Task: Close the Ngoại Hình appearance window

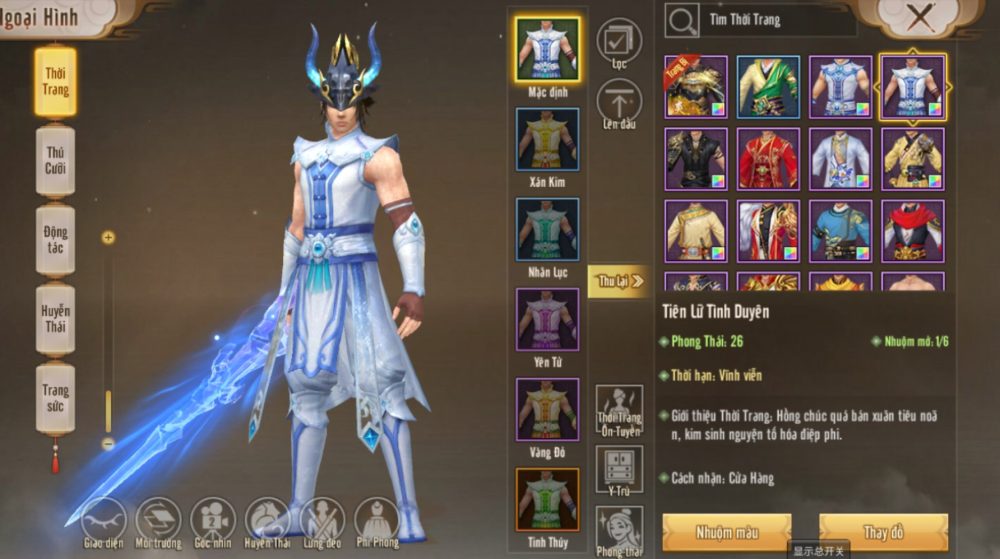Action: pyautogui.click(x=921, y=17)
